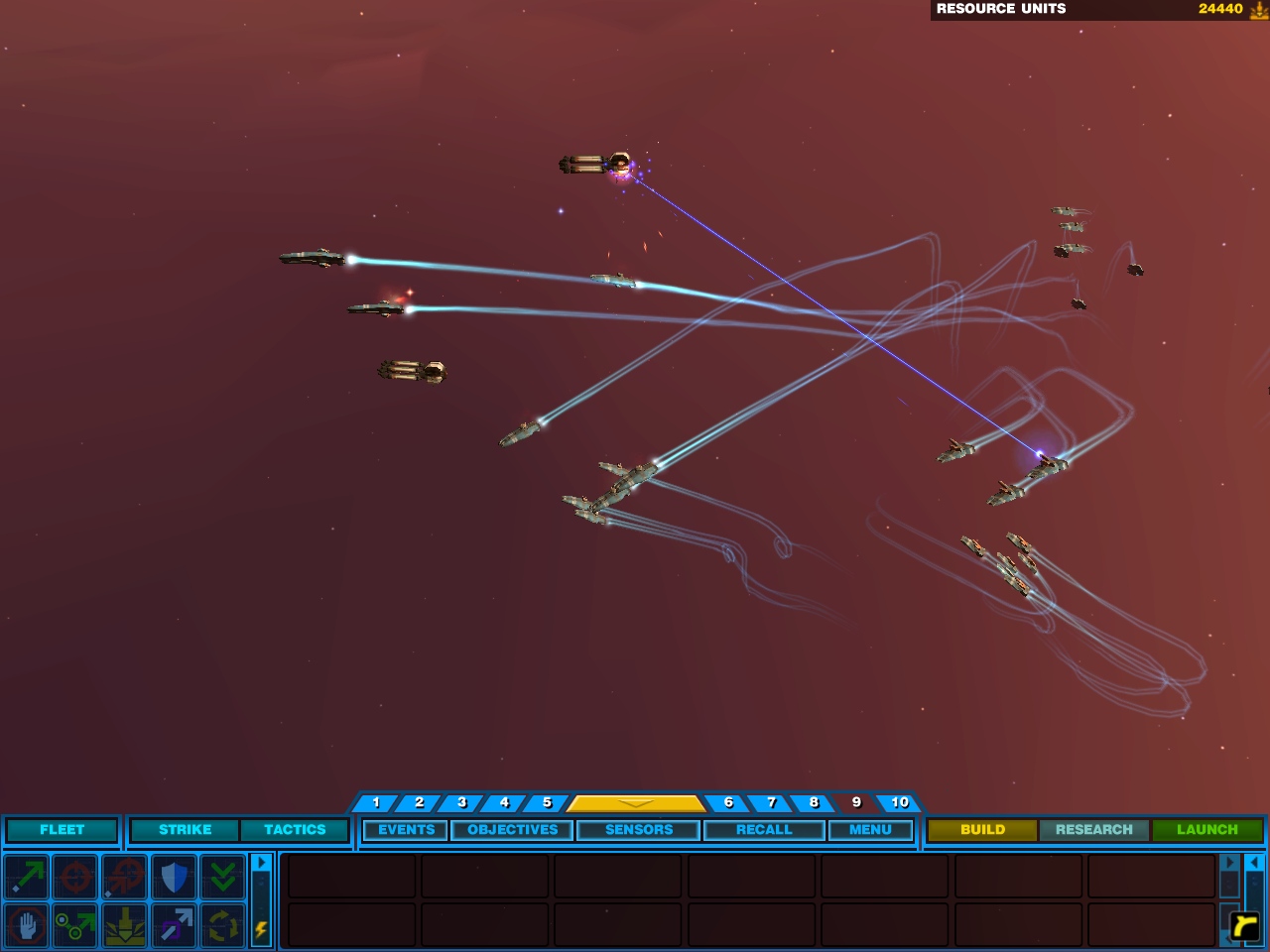This screenshot has height=952, width=1270.
Task: Open the game Menu
Action: [870, 830]
